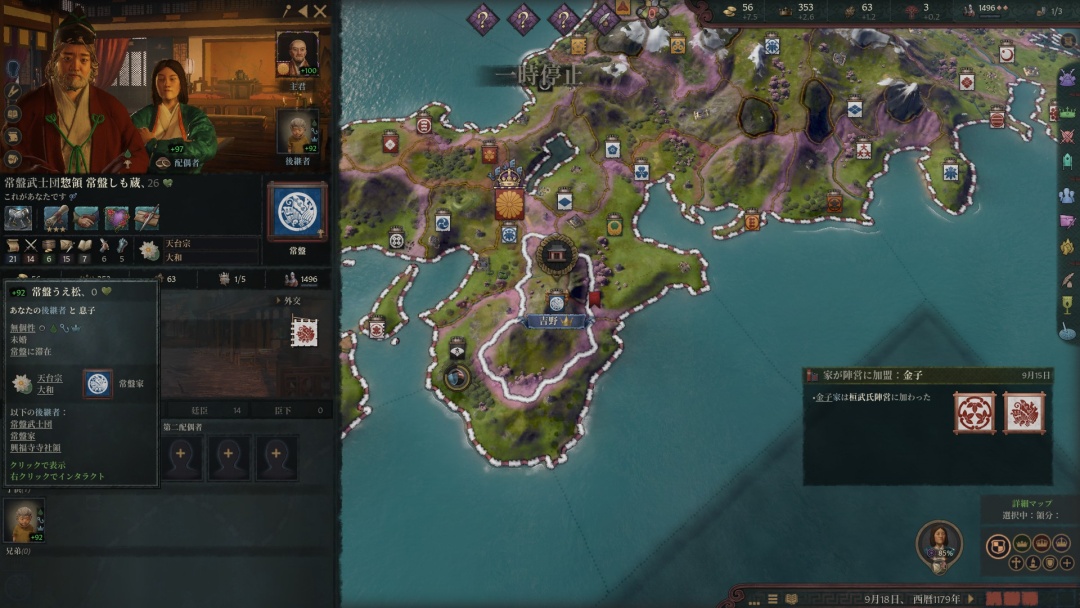The width and height of the screenshot is (1080, 608).
Task: Switch to the cross faith map mode
Action: point(1017,563)
